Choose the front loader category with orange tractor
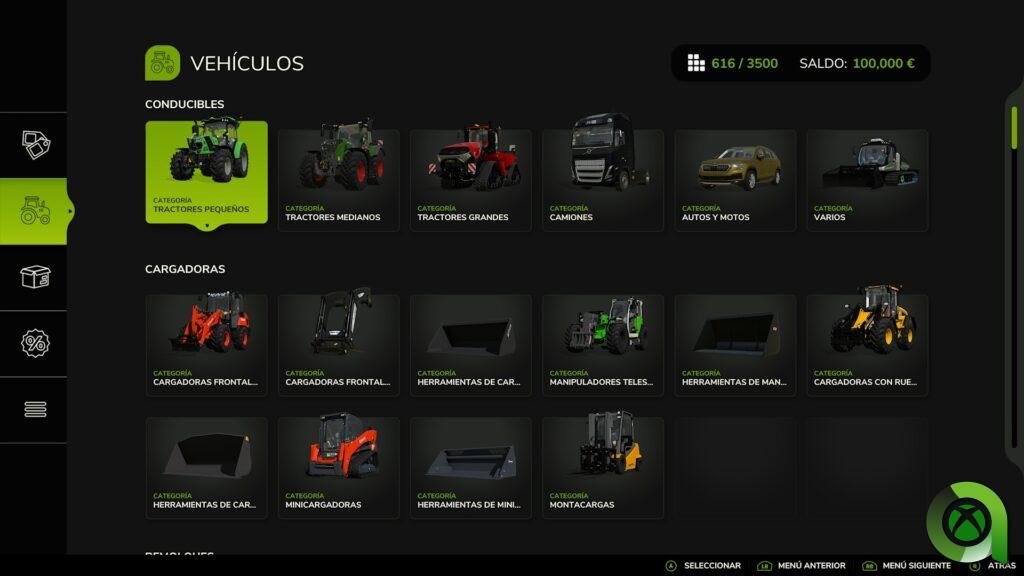The image size is (1024, 576). 206,344
